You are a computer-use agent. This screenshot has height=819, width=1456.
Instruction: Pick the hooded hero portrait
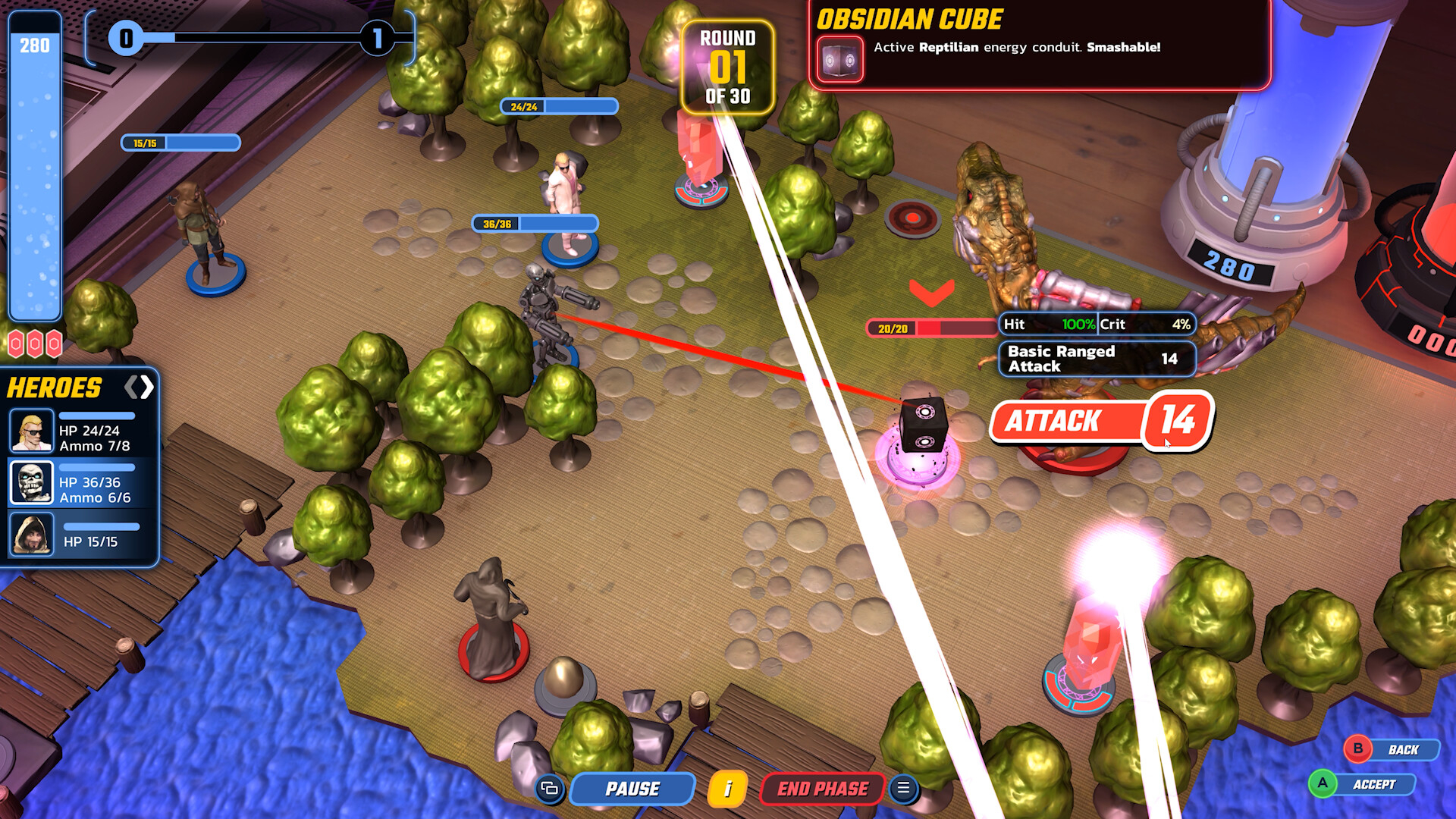tap(31, 534)
